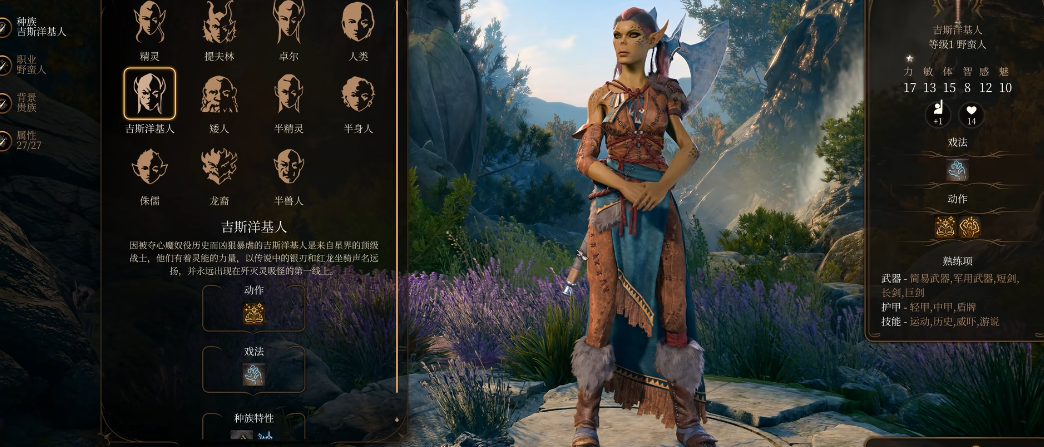
Task: Inspect the 戏法 cantrip icon under race description
Action: click(253, 374)
